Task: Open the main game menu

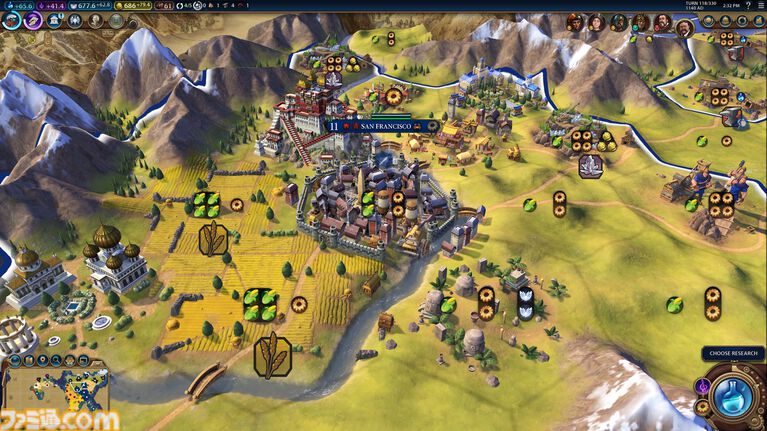Action: pyautogui.click(x=759, y=5)
